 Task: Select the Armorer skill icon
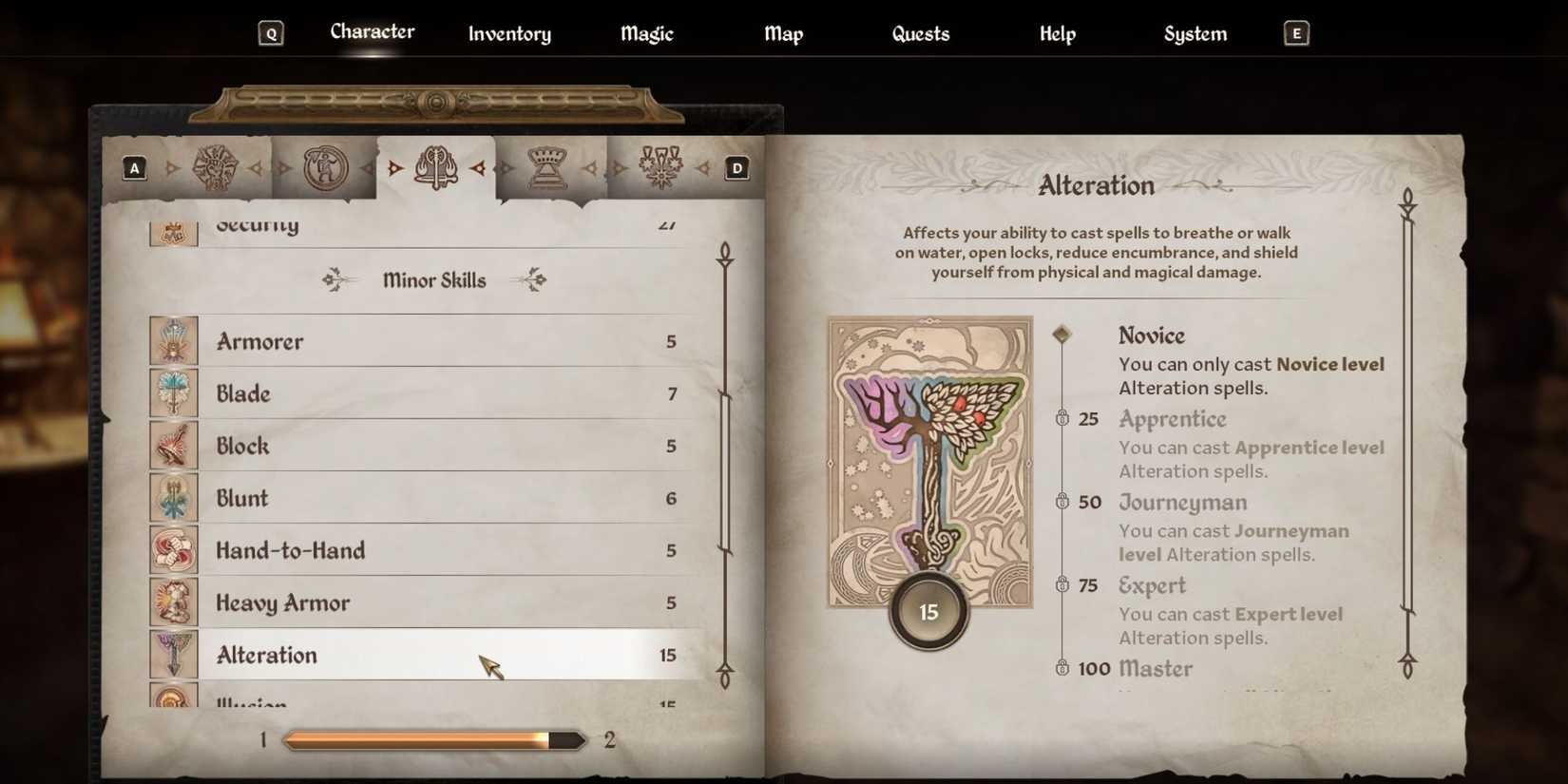pos(174,341)
